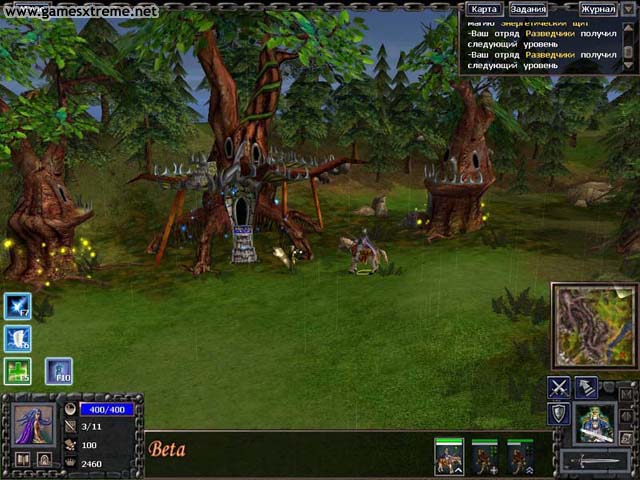This screenshot has height=480, width=640.
Task: Open the Карта (Map) panel
Action: (x=484, y=9)
